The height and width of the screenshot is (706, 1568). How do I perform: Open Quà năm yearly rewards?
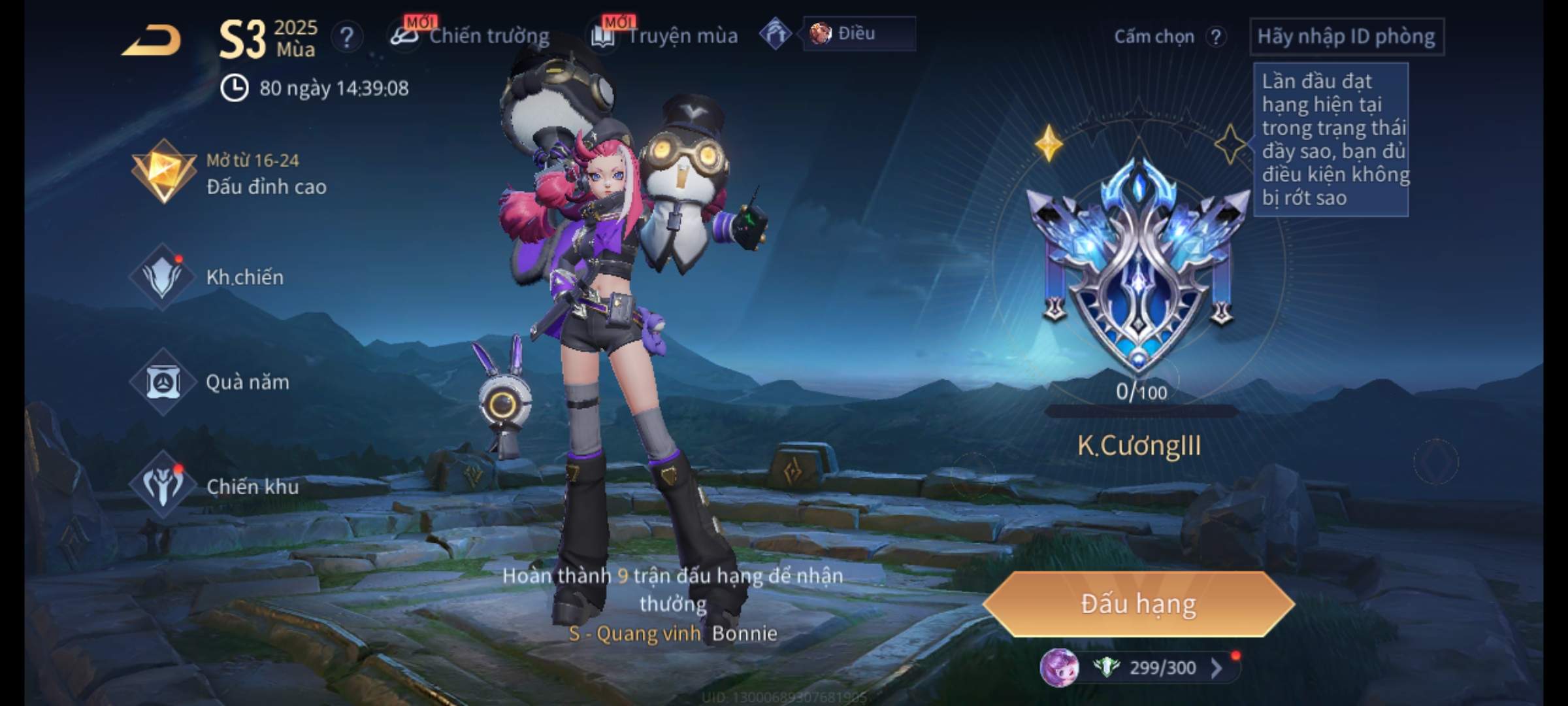[x=210, y=382]
